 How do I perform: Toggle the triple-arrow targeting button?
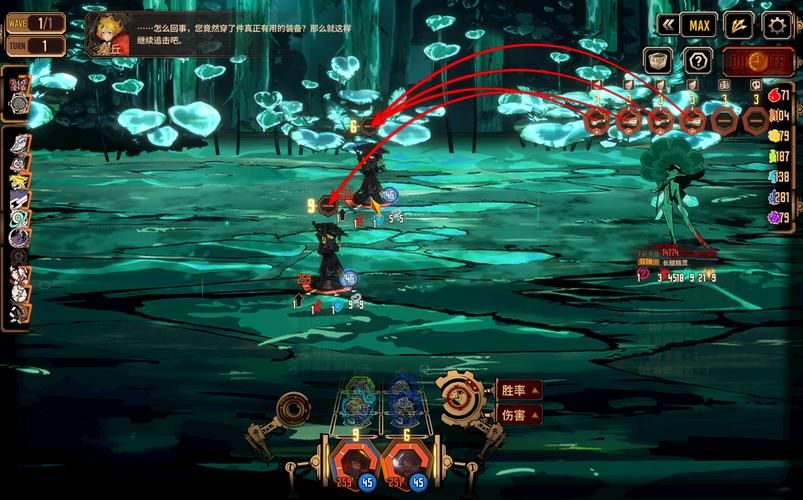[738, 24]
